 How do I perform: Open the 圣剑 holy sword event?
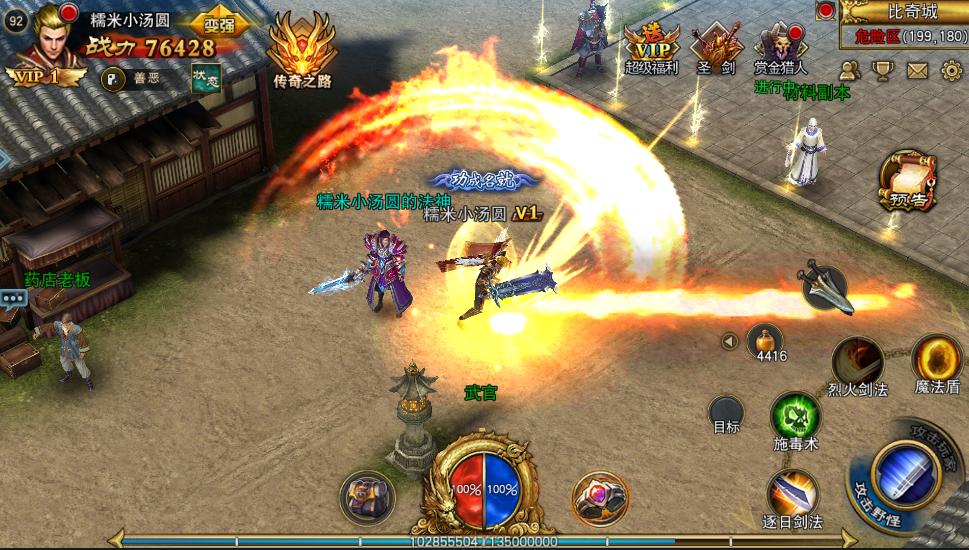716,48
